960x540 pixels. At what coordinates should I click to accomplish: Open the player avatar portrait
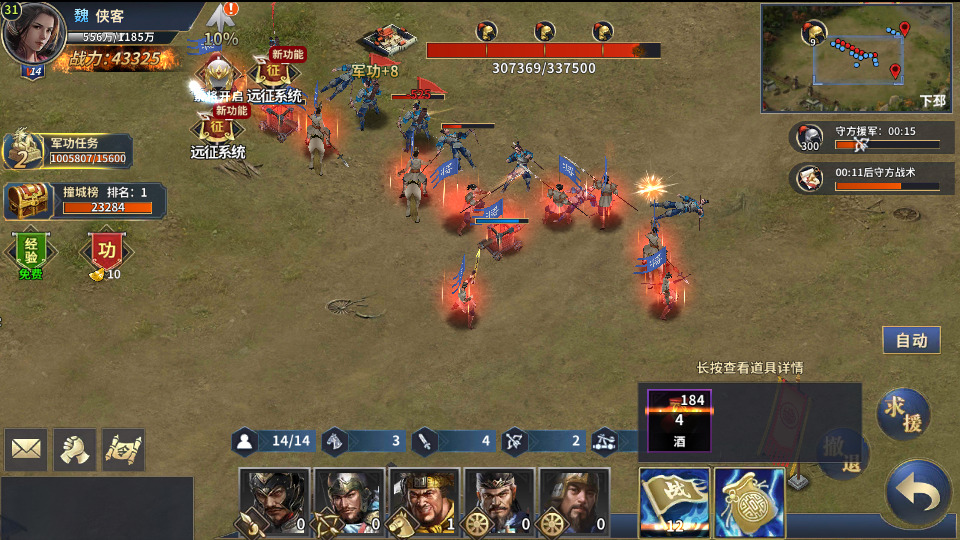coord(35,33)
